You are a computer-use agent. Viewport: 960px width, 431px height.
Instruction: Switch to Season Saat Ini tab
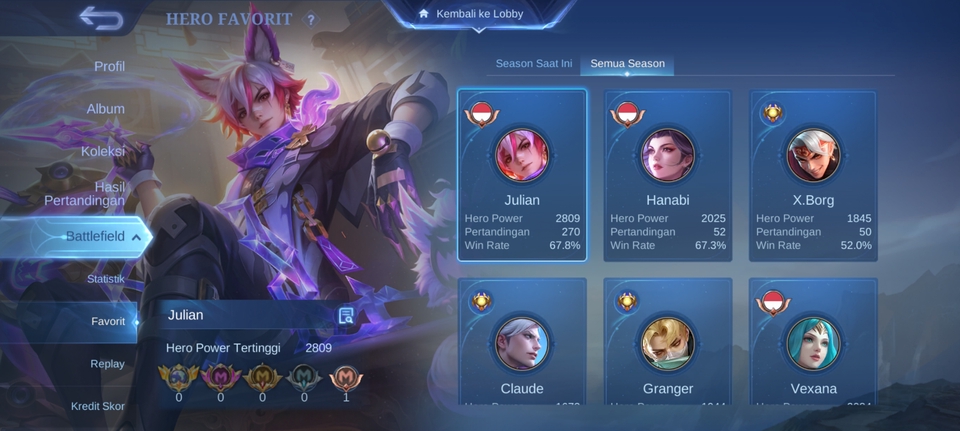click(x=534, y=63)
